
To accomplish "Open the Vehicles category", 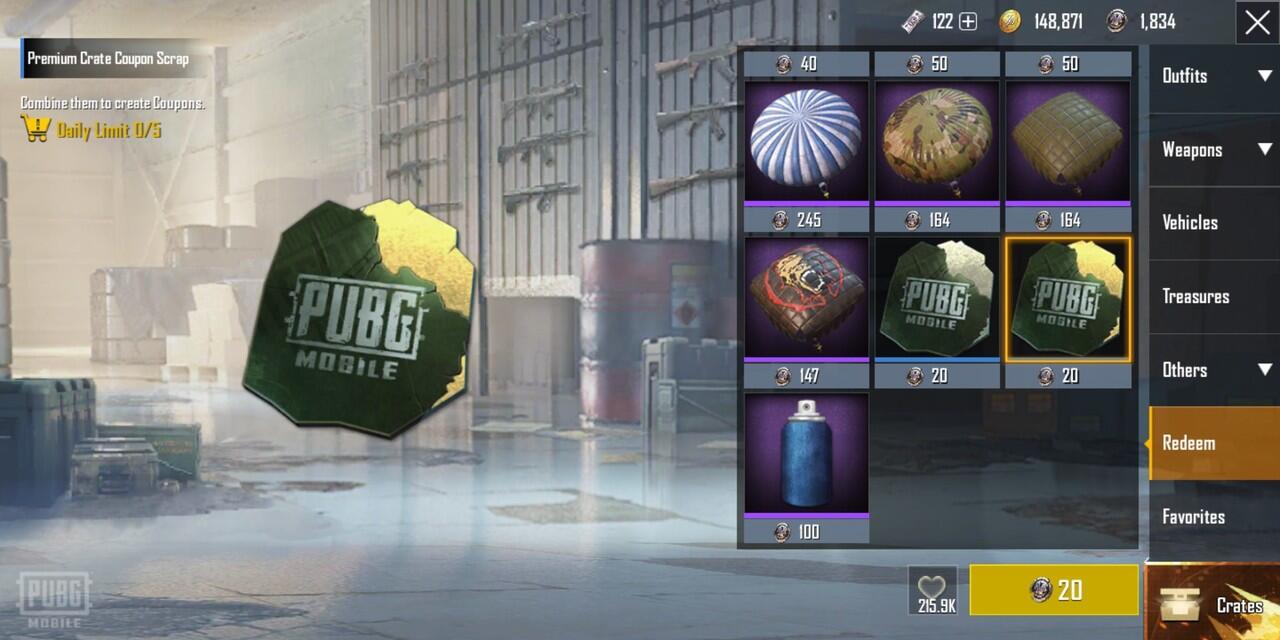I will click(1214, 223).
